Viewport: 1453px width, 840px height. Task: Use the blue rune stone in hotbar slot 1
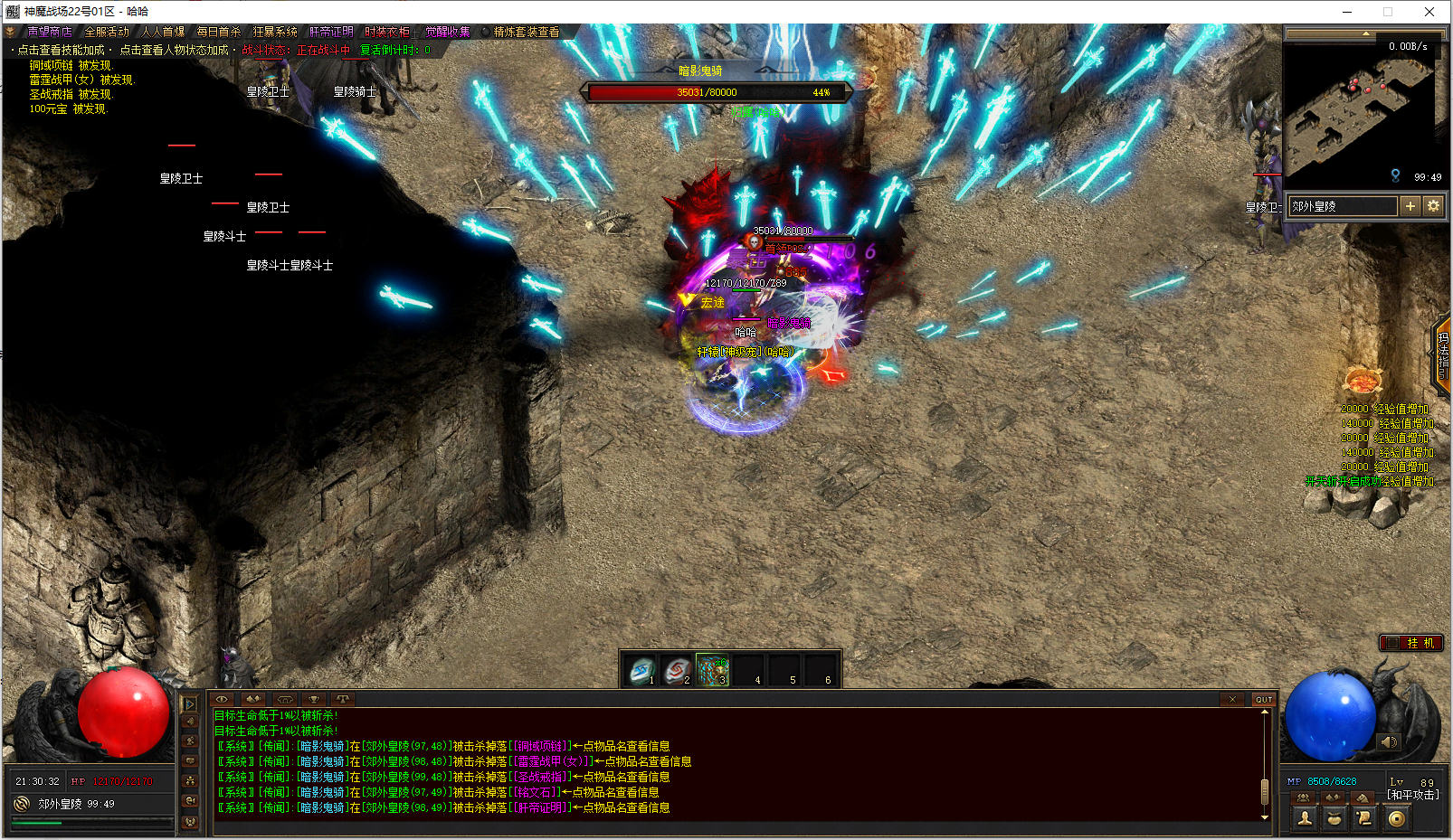point(641,671)
